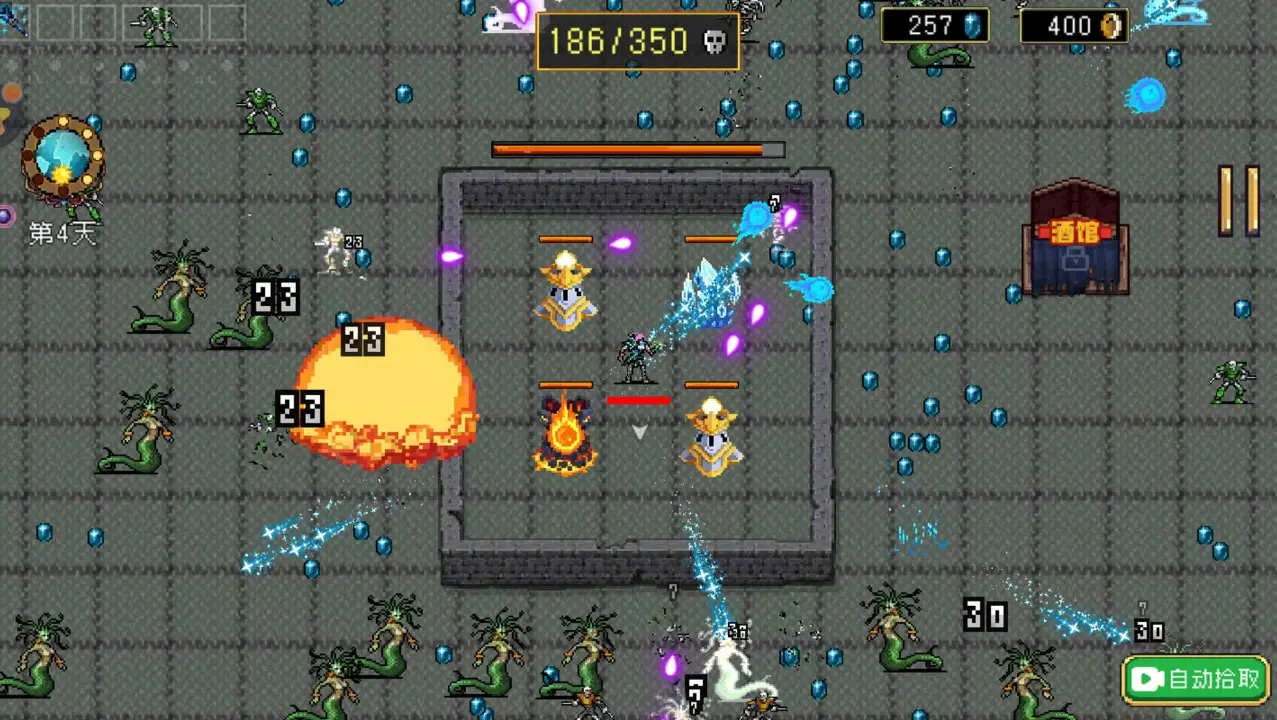Toggle the green auto pickup button

(1195, 680)
